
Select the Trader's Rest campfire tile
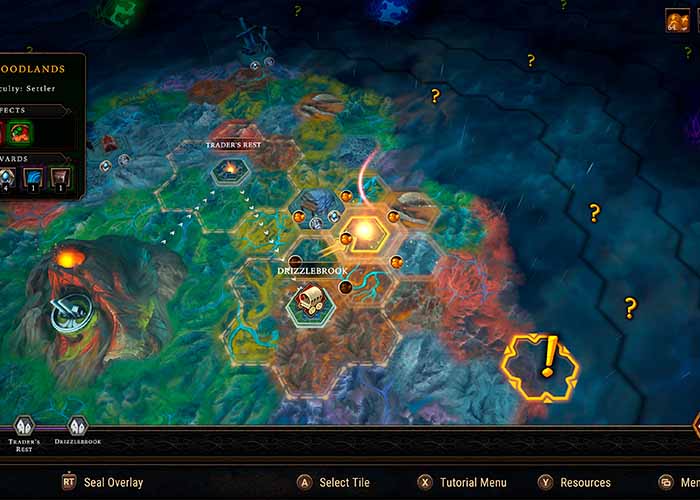coord(229,170)
